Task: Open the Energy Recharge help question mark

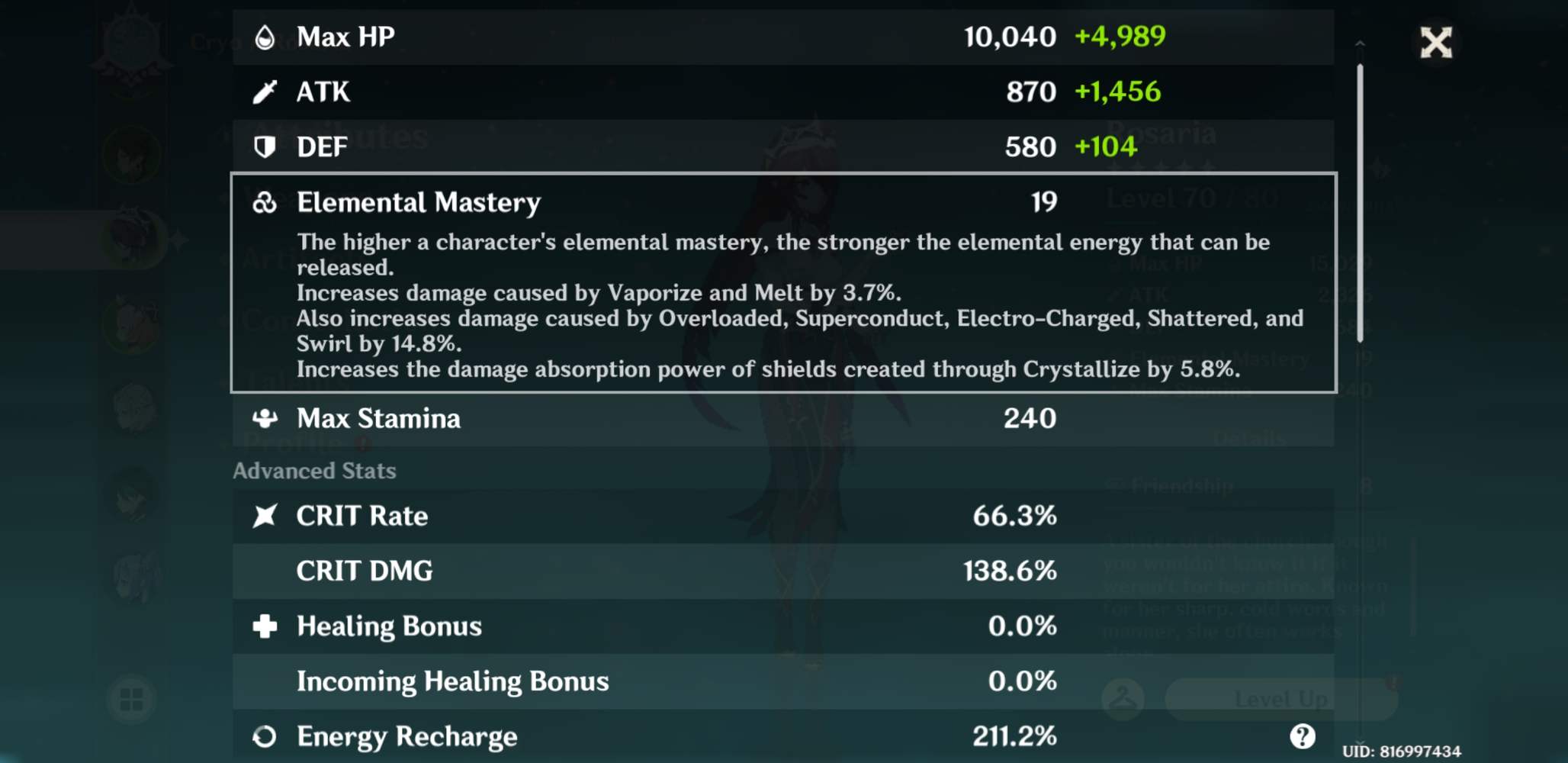Action: (1302, 735)
